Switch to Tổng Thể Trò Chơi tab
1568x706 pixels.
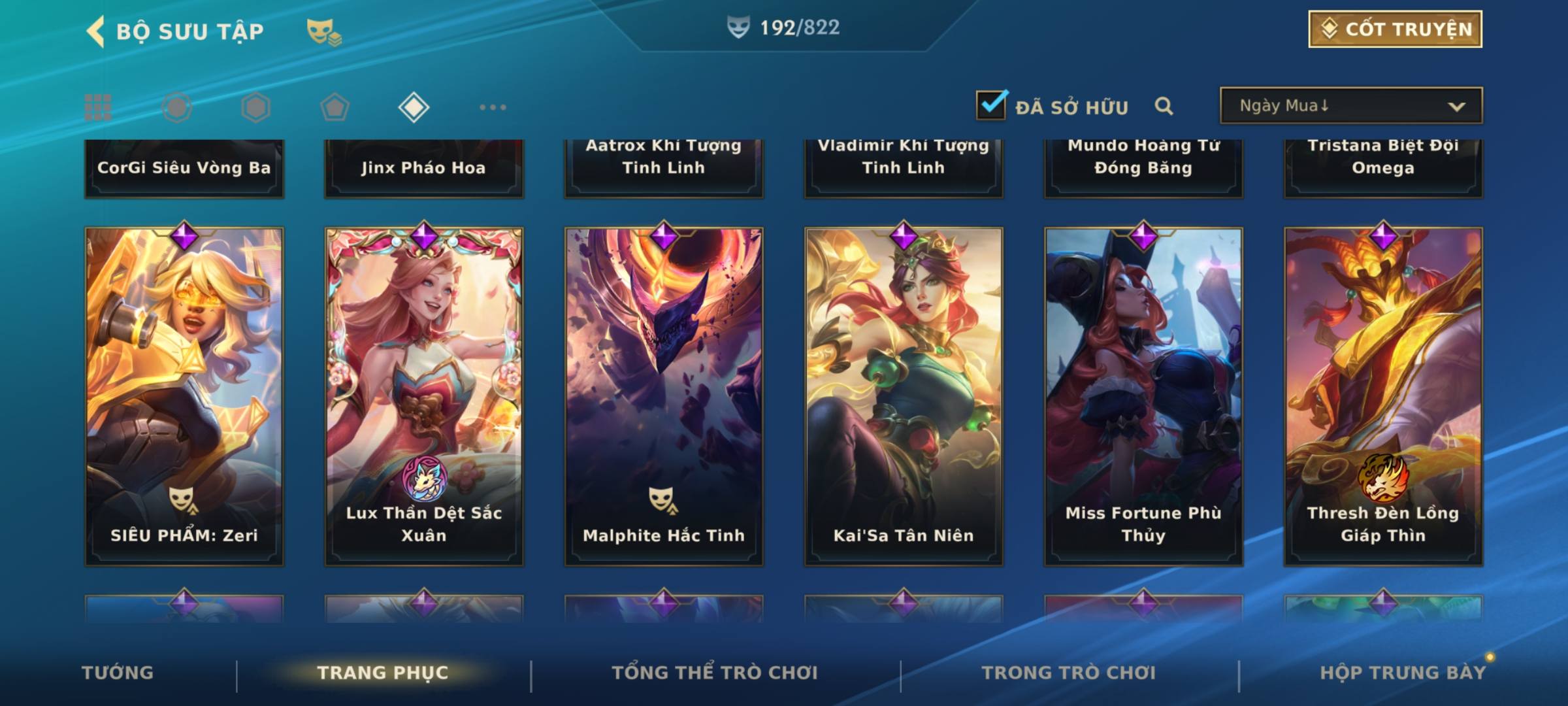click(x=715, y=673)
